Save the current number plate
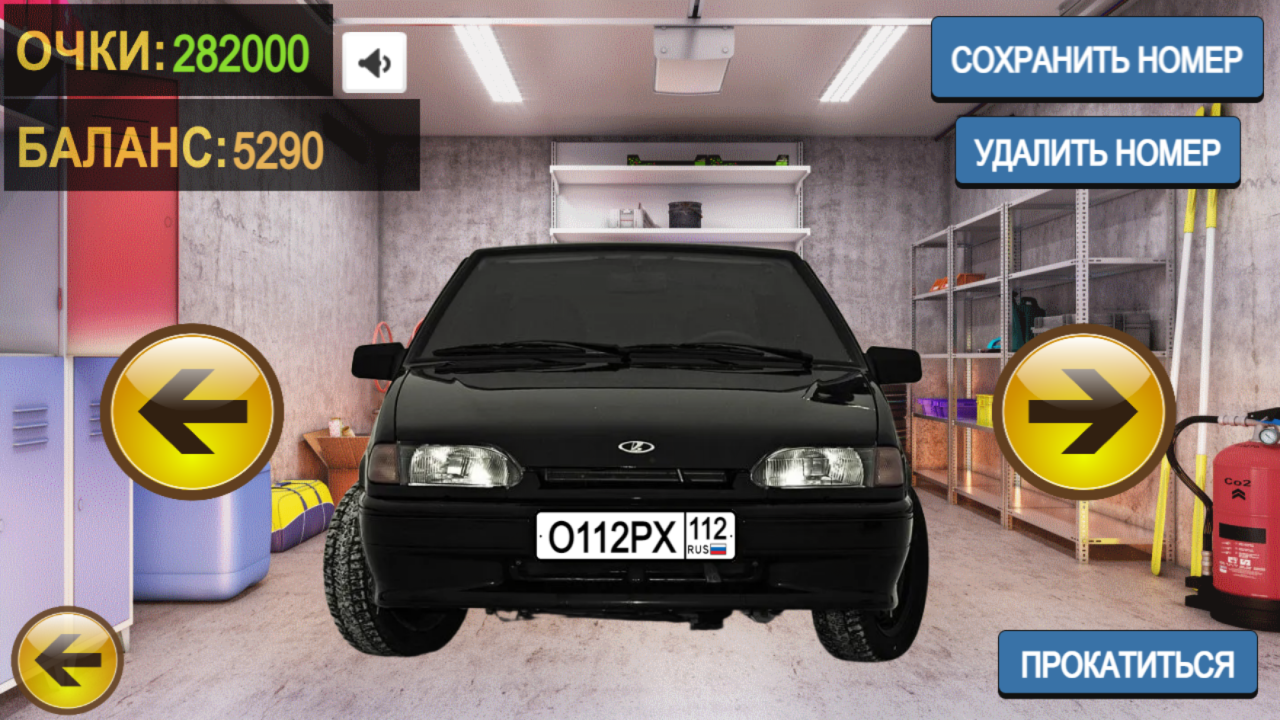The height and width of the screenshot is (720, 1280). [x=1097, y=58]
